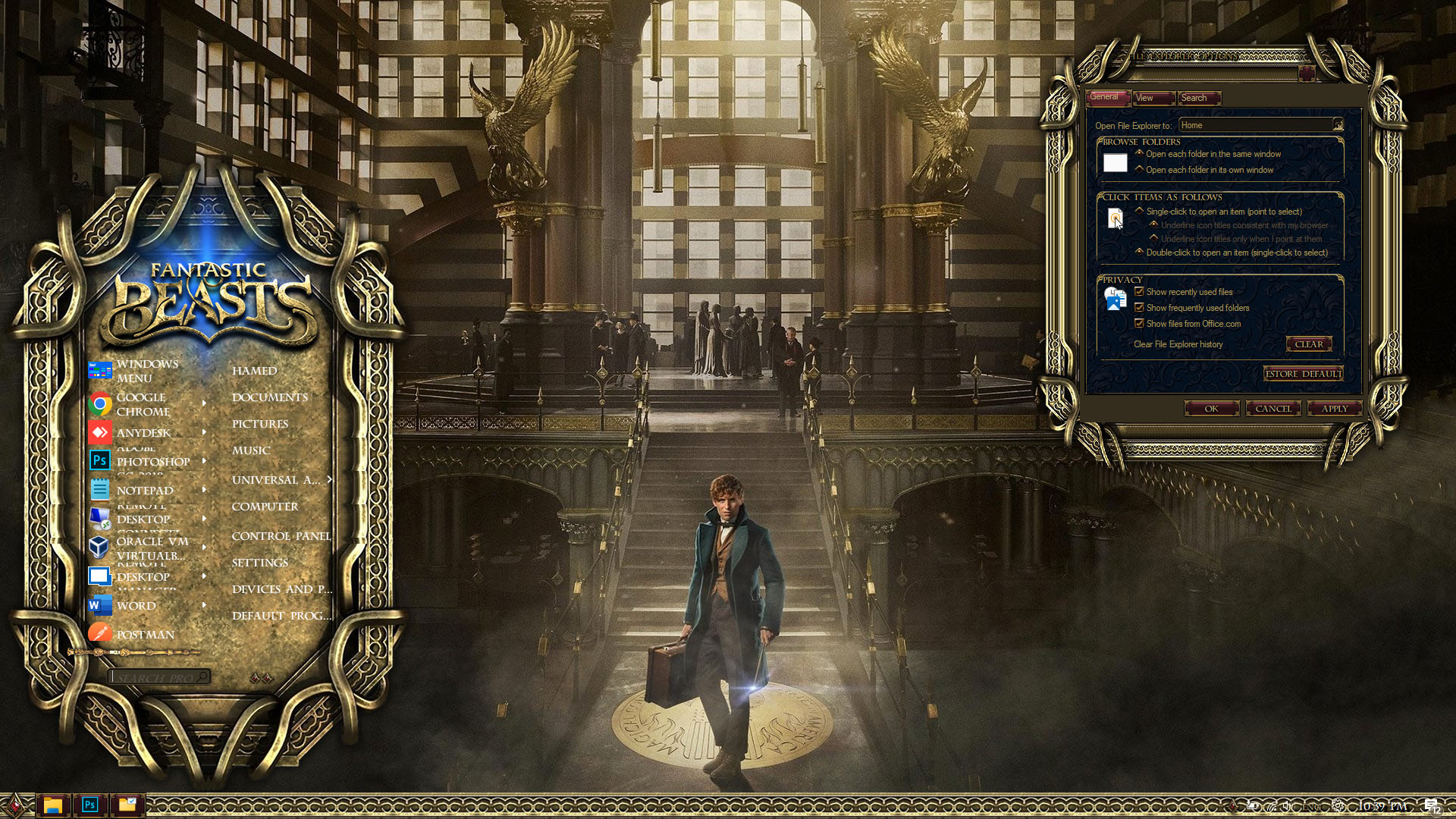Choose single-click to open an item

tap(1139, 211)
